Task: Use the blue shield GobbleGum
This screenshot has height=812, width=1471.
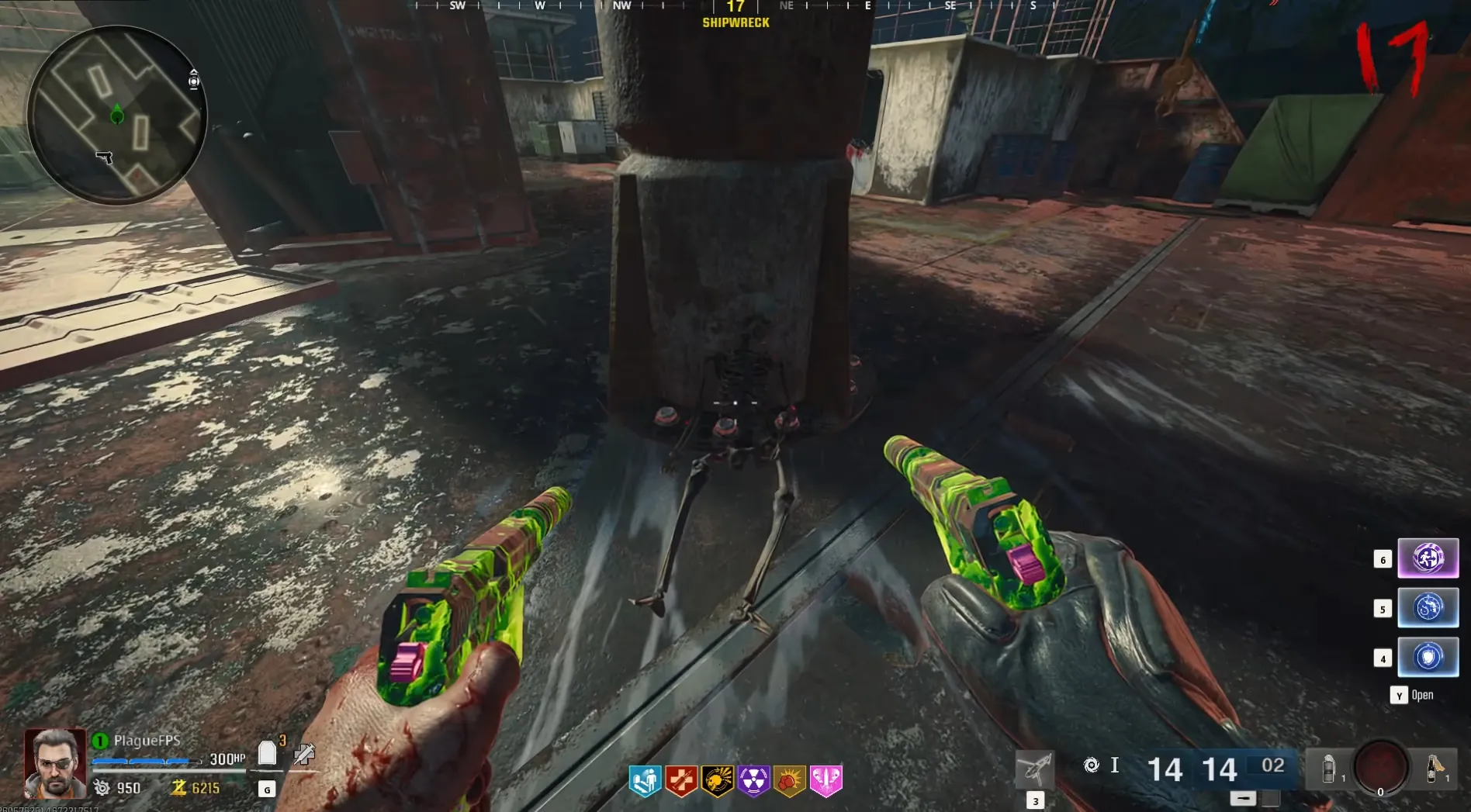Action: pyautogui.click(x=1428, y=657)
